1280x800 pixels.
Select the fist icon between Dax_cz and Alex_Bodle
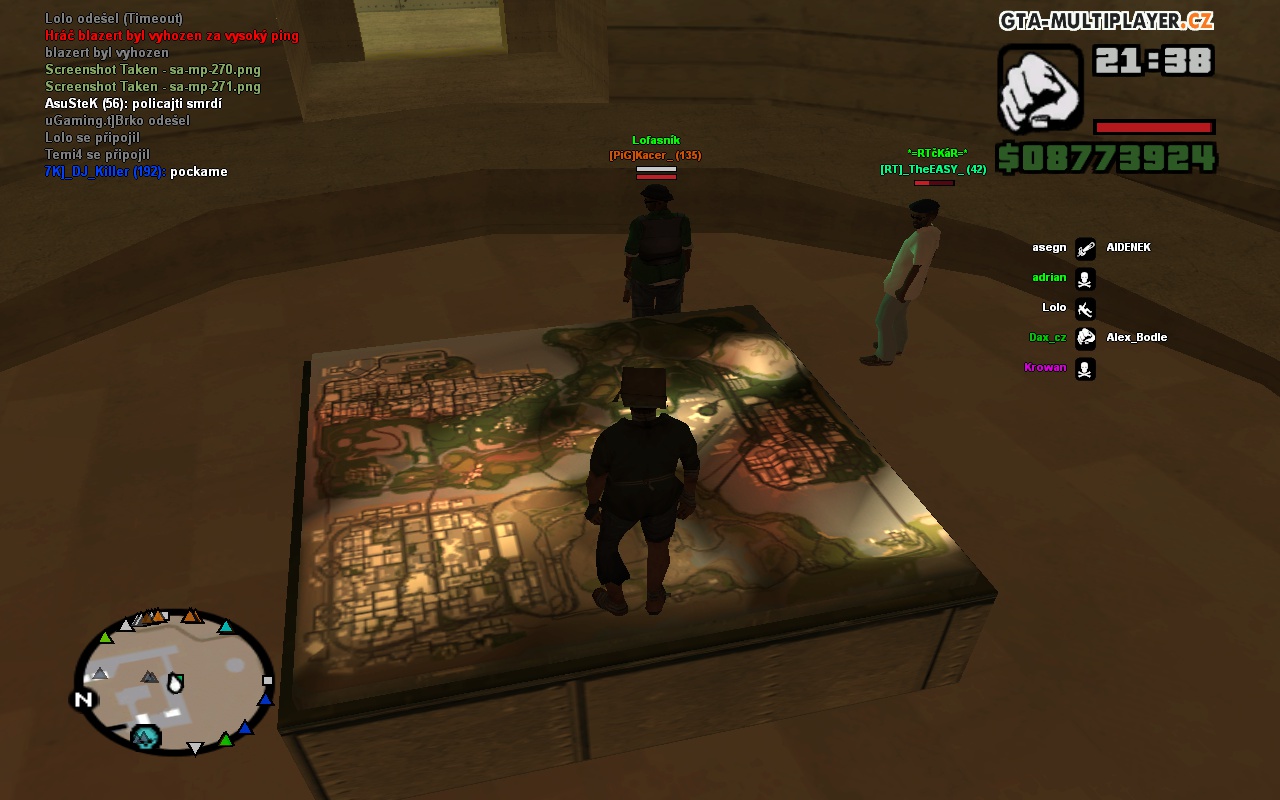1085,338
